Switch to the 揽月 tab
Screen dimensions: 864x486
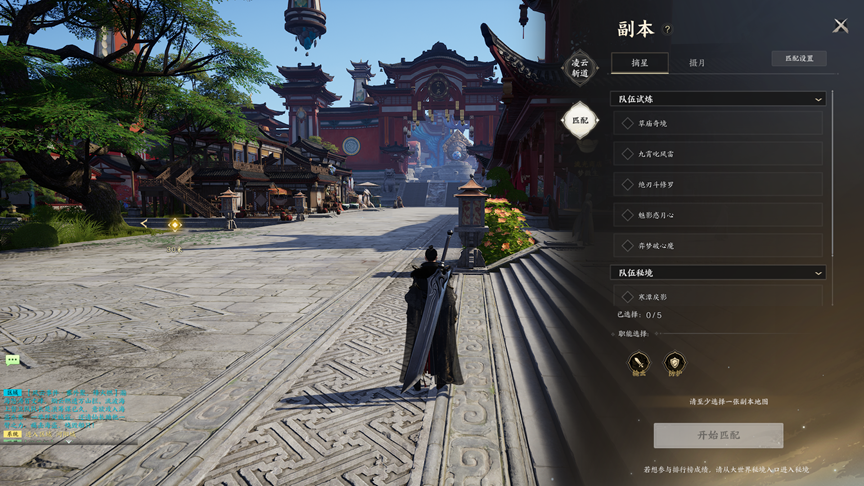coord(697,62)
